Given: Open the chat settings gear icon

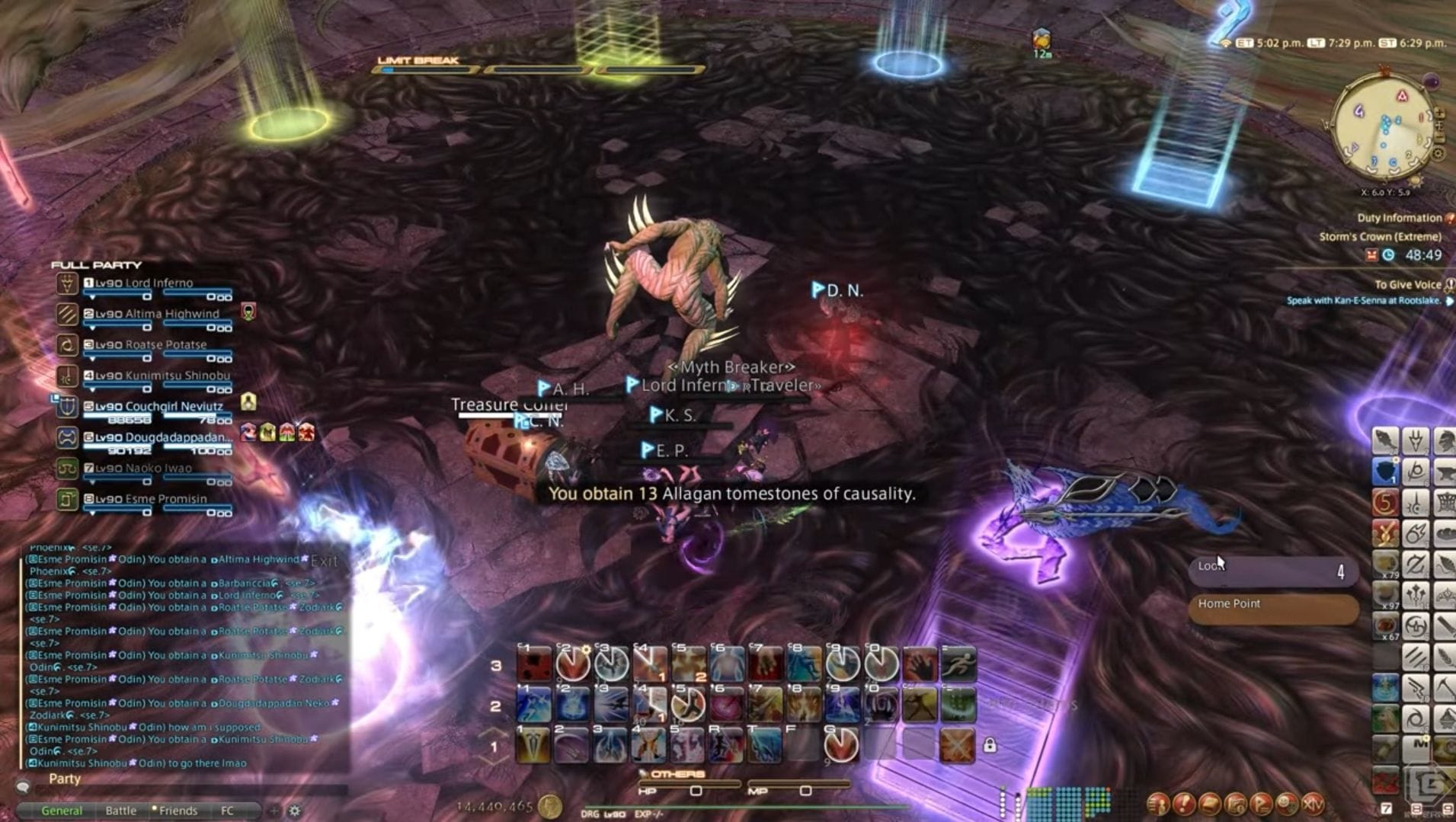Looking at the screenshot, I should (296, 811).
